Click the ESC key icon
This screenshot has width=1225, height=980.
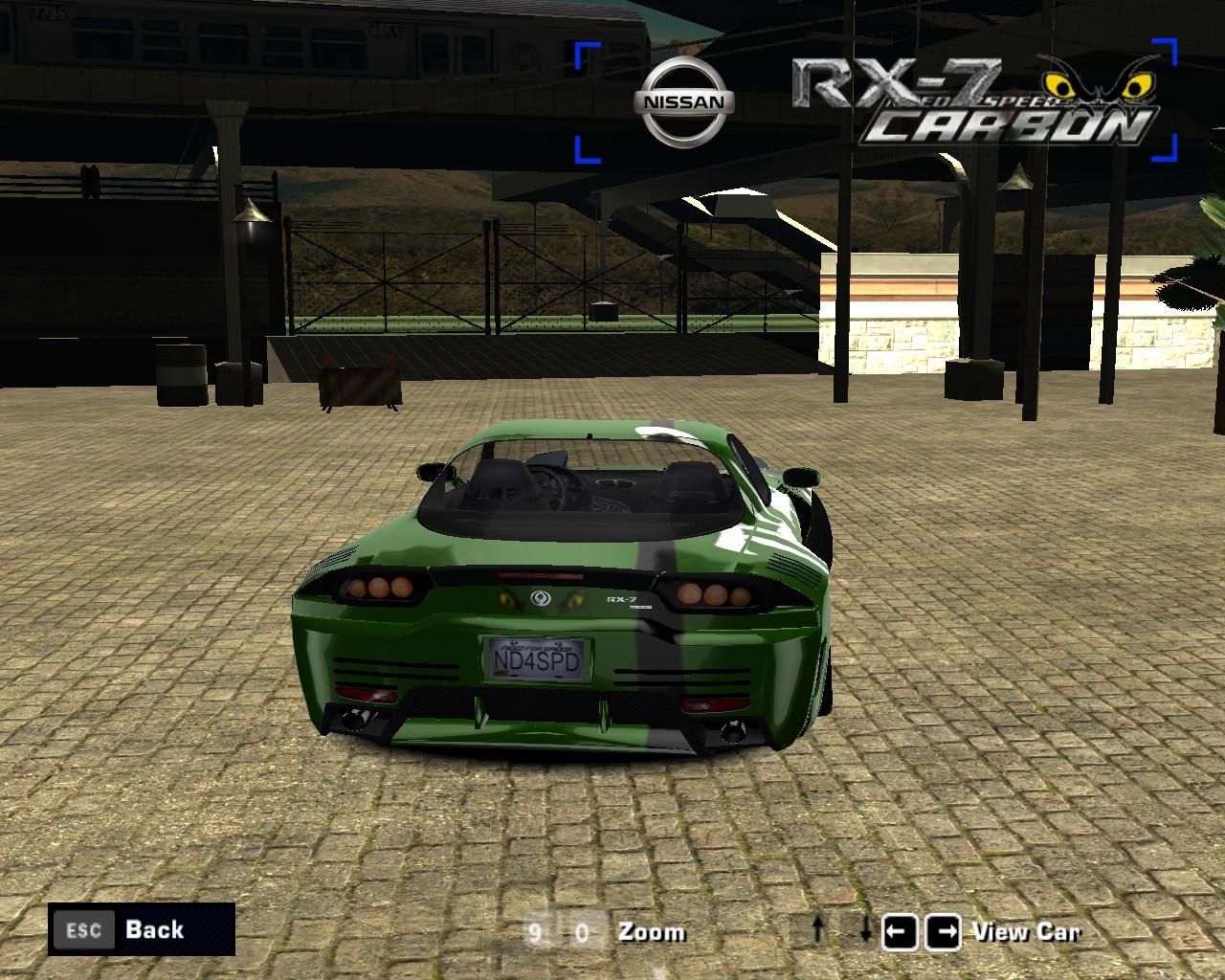tap(82, 929)
